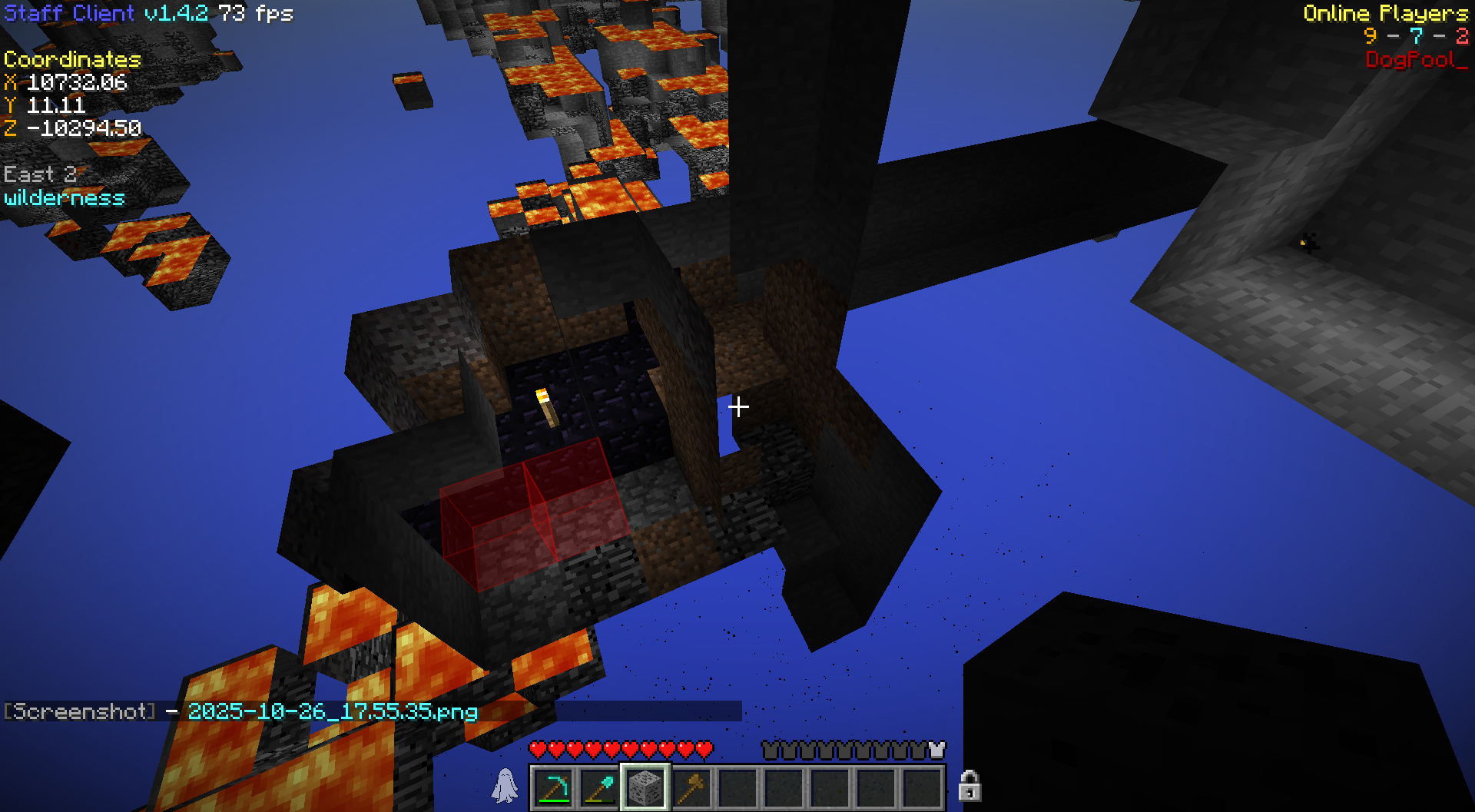Toggle the padlock icon next to hotbar

tap(970, 786)
